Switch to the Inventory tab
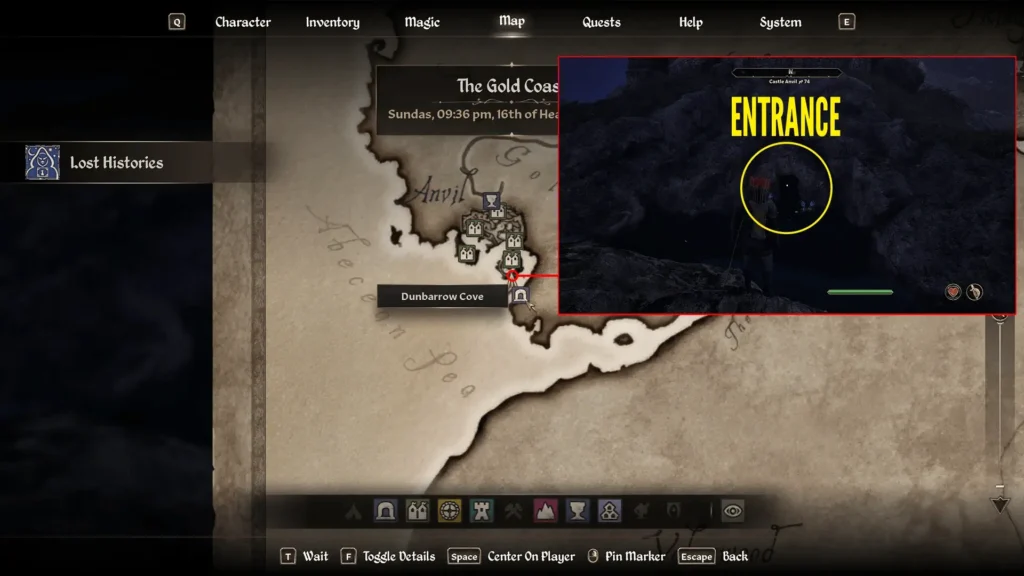The image size is (1024, 576). tap(332, 22)
